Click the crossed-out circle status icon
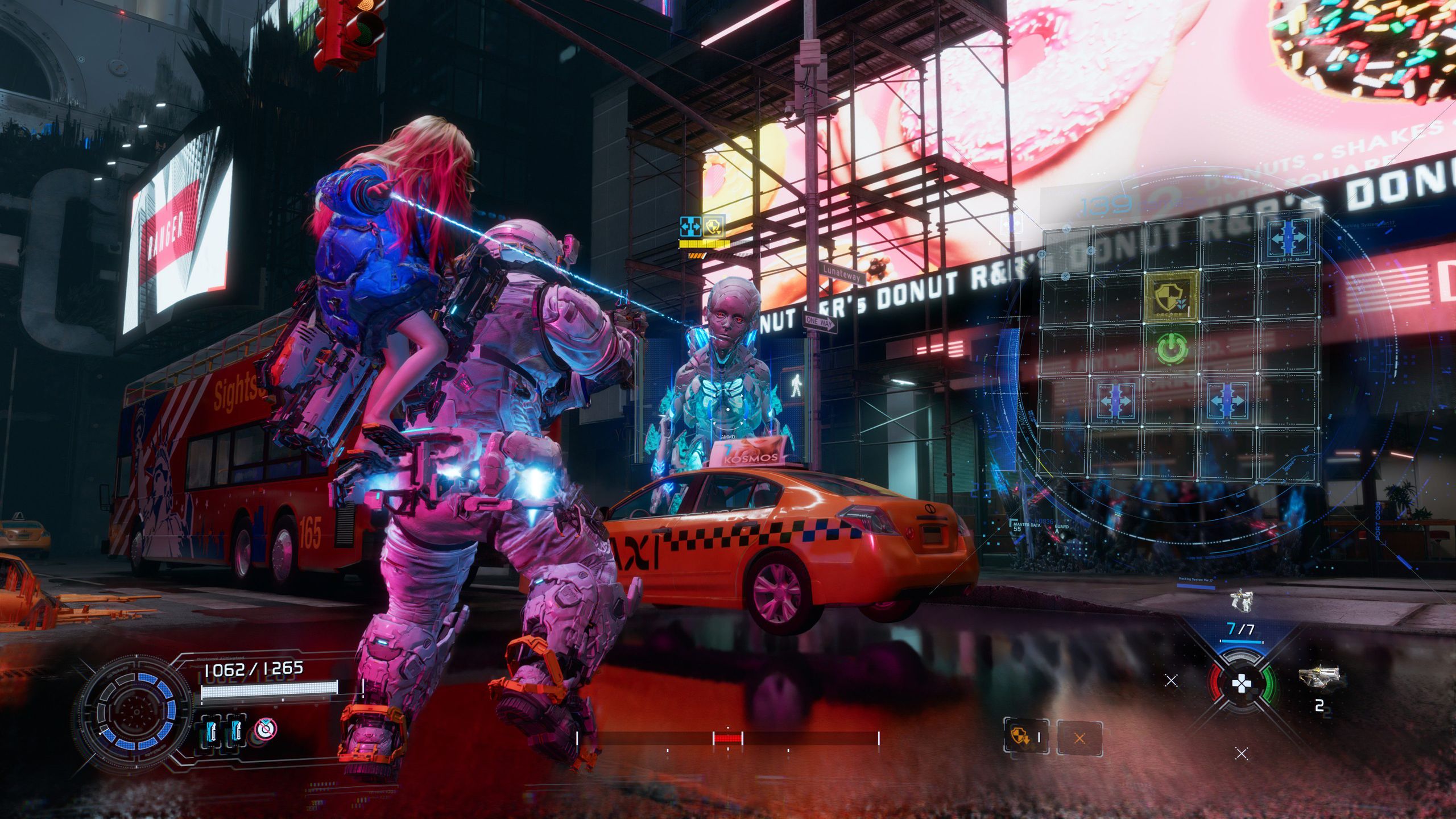 [x=266, y=729]
